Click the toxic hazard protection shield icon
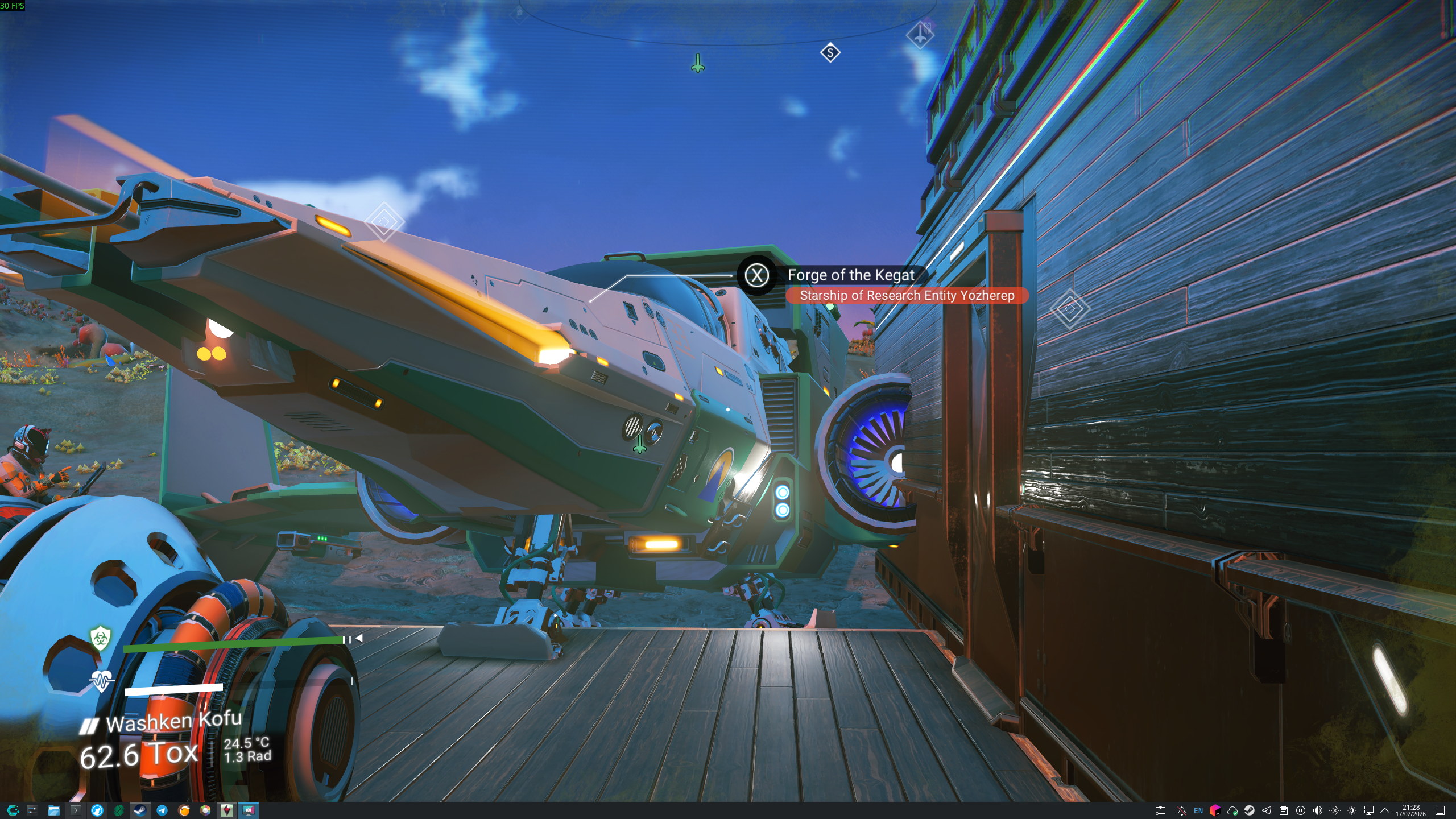 [101, 638]
